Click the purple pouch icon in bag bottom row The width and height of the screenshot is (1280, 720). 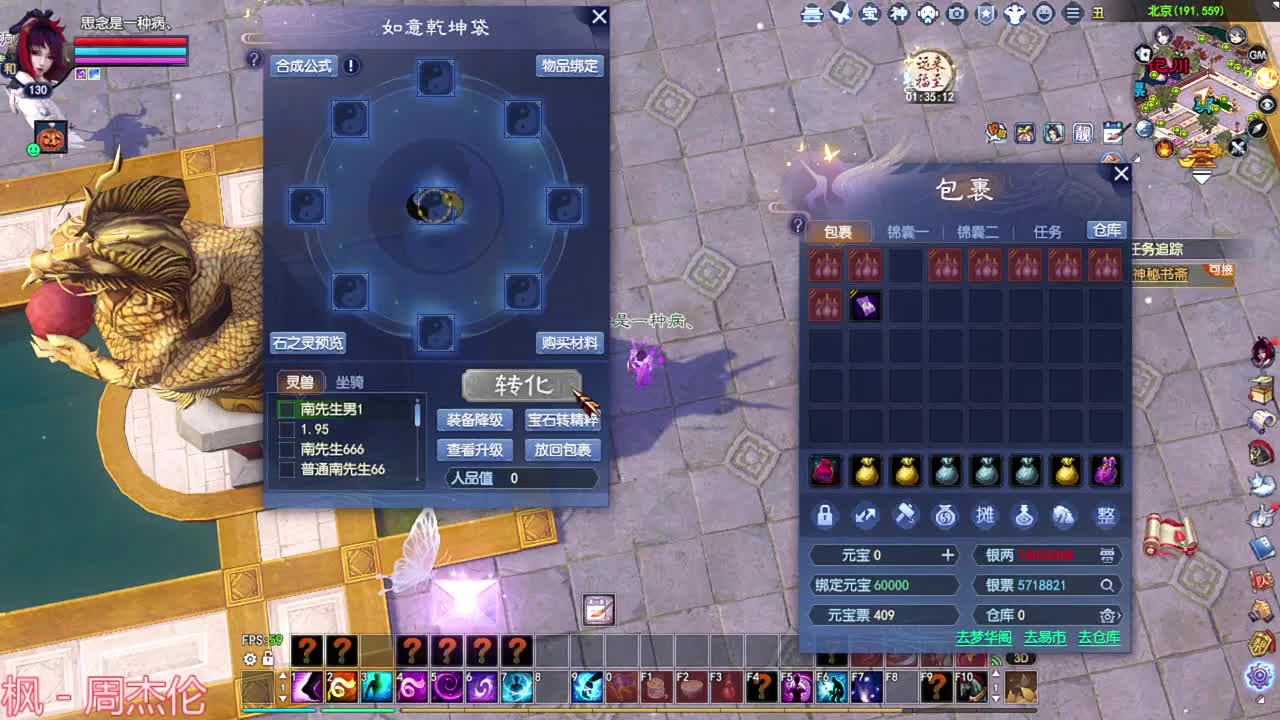[1105, 470]
